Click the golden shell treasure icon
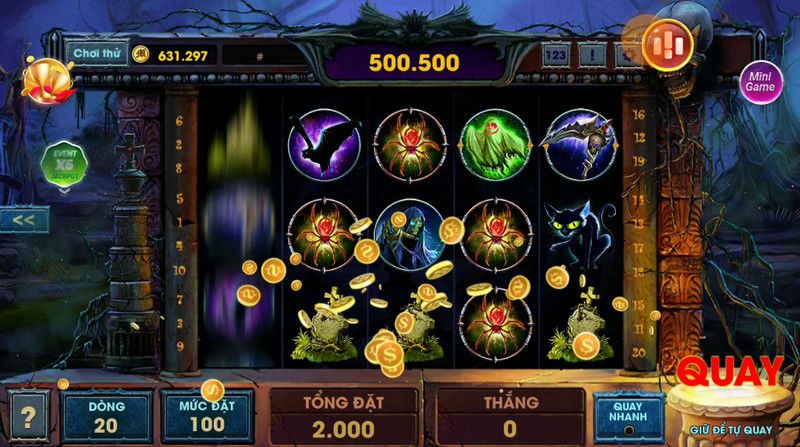Viewport: 800px width, 447px height. tap(43, 78)
